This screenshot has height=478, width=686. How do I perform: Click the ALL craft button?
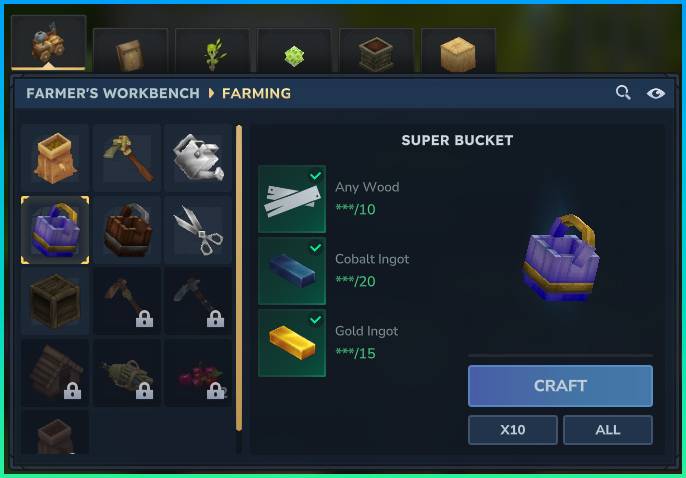click(607, 430)
